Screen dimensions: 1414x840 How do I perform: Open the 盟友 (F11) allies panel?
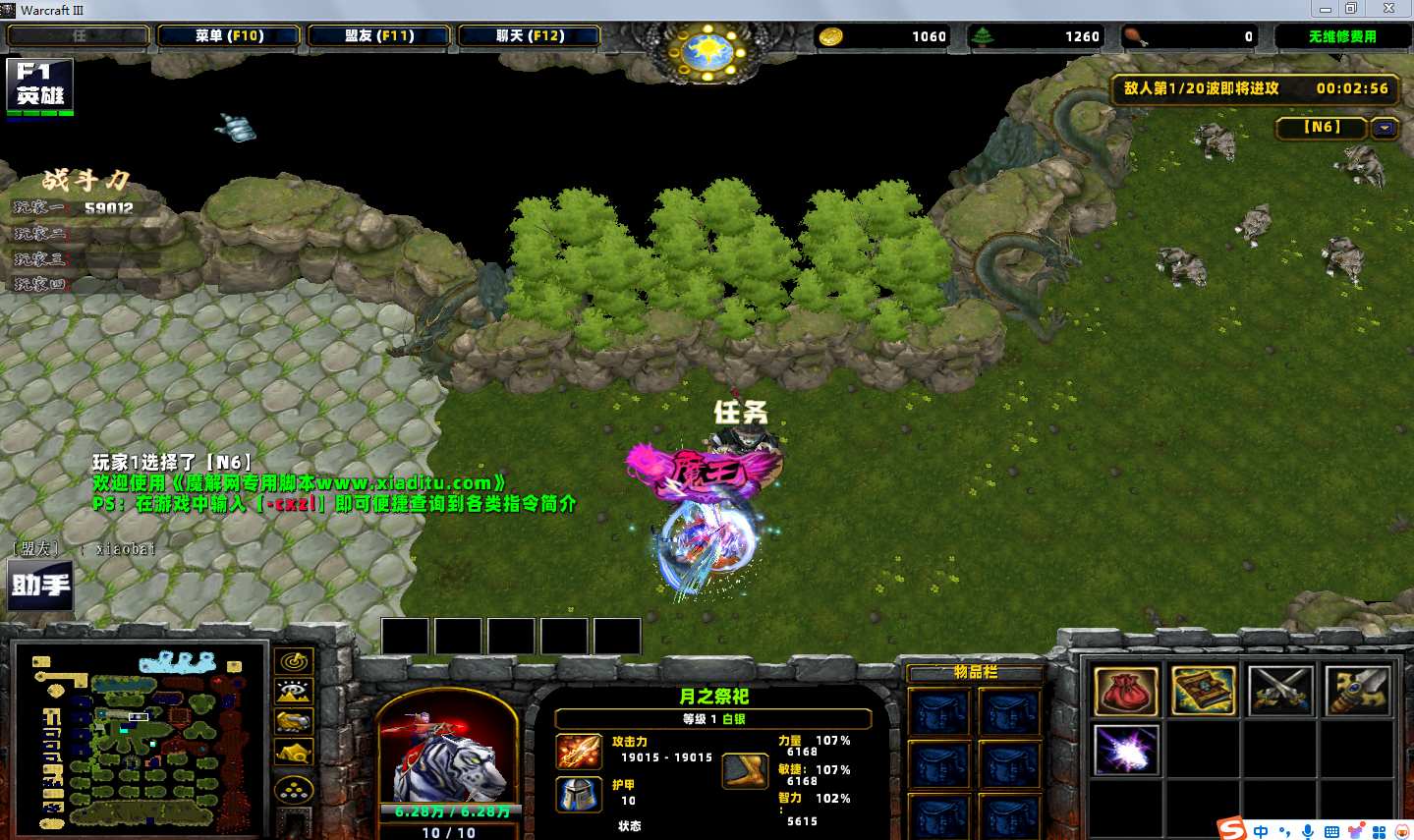(379, 36)
